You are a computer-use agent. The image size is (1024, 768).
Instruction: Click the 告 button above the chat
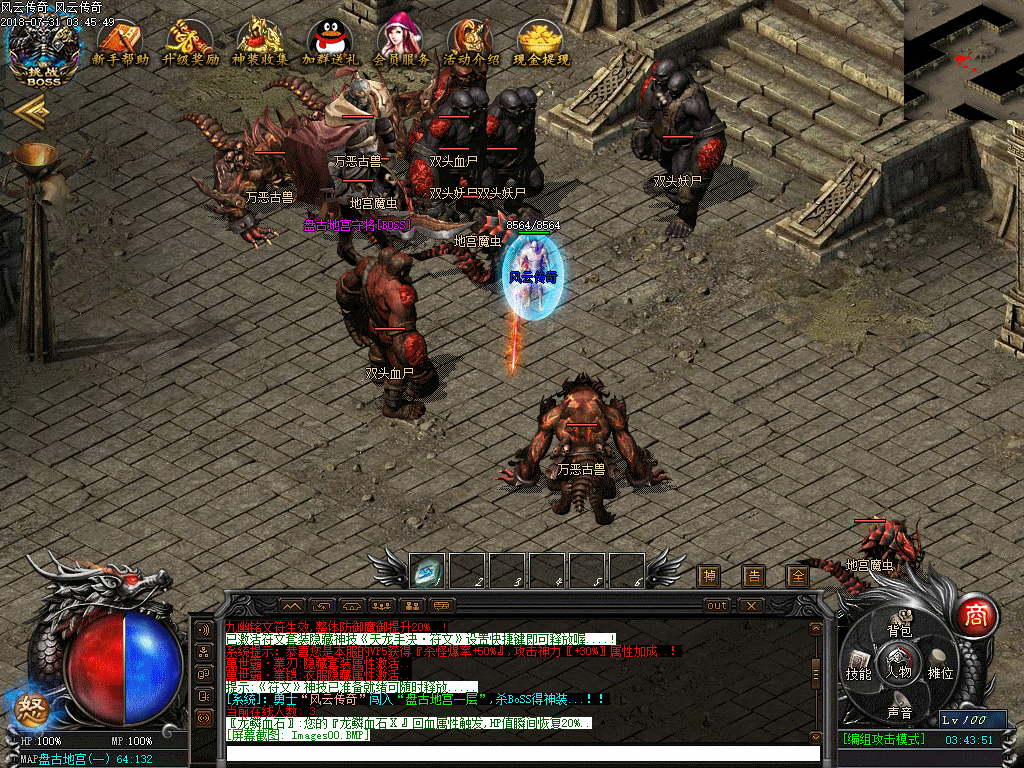(753, 576)
